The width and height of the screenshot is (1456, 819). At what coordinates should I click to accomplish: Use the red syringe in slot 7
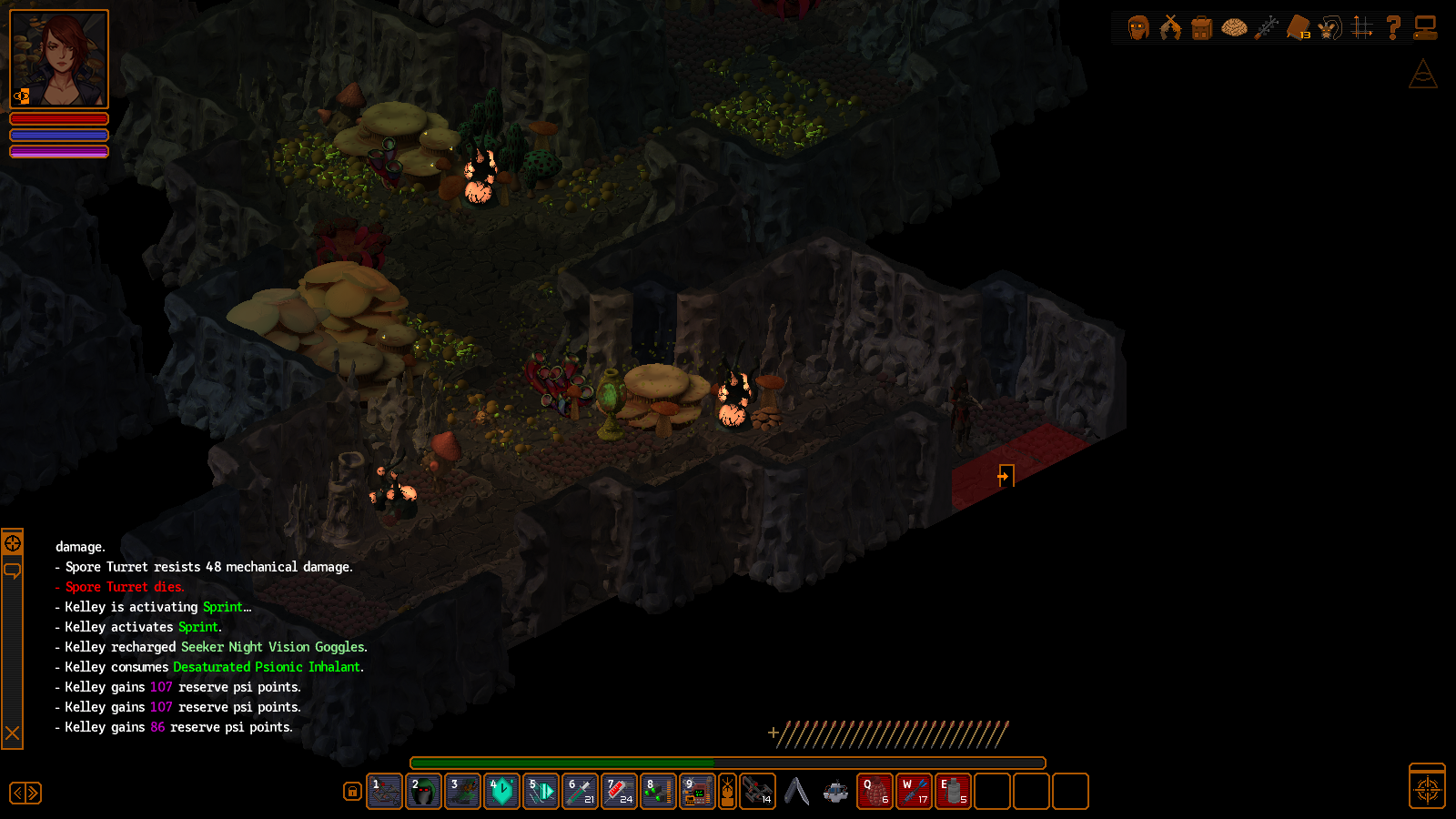click(x=620, y=792)
